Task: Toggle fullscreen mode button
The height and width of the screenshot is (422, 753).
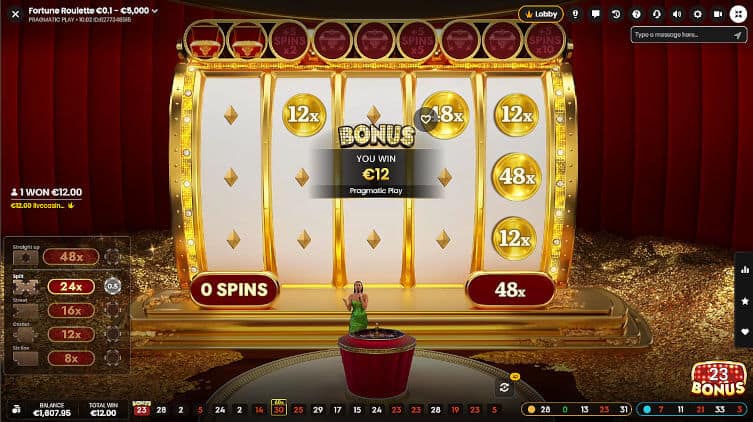Action: 738,14
